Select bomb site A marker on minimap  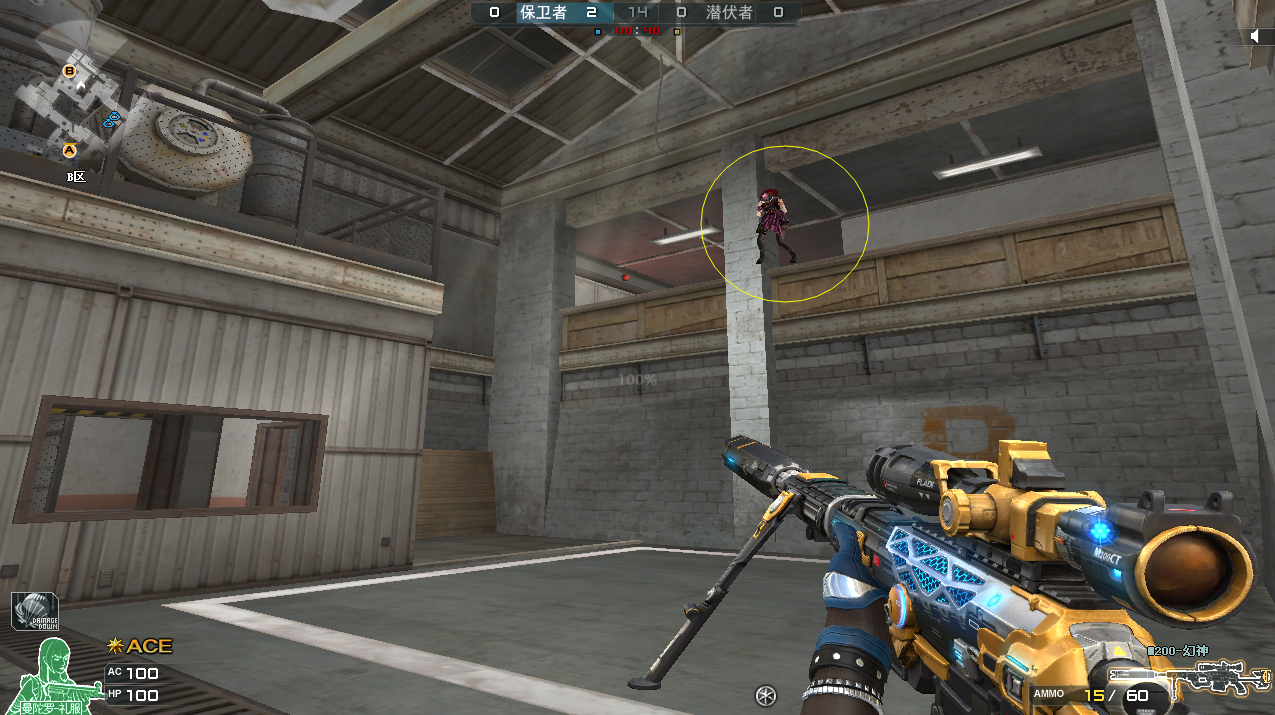click(70, 151)
